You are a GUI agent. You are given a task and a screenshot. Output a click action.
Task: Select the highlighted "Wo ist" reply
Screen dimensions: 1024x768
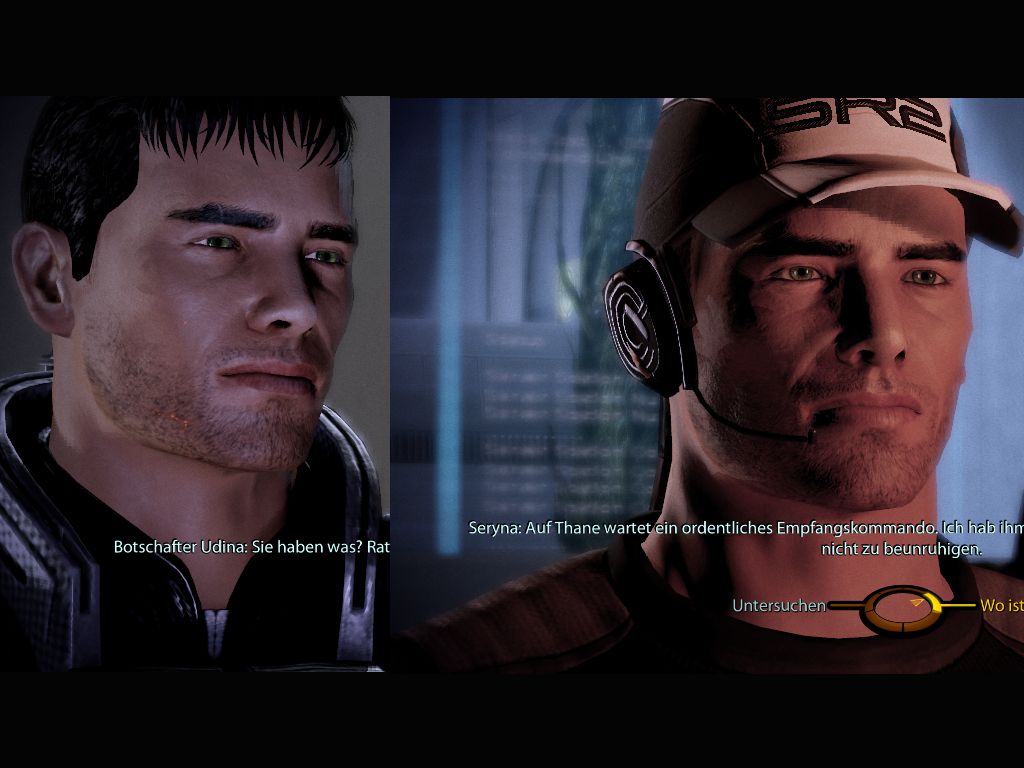coord(1001,605)
